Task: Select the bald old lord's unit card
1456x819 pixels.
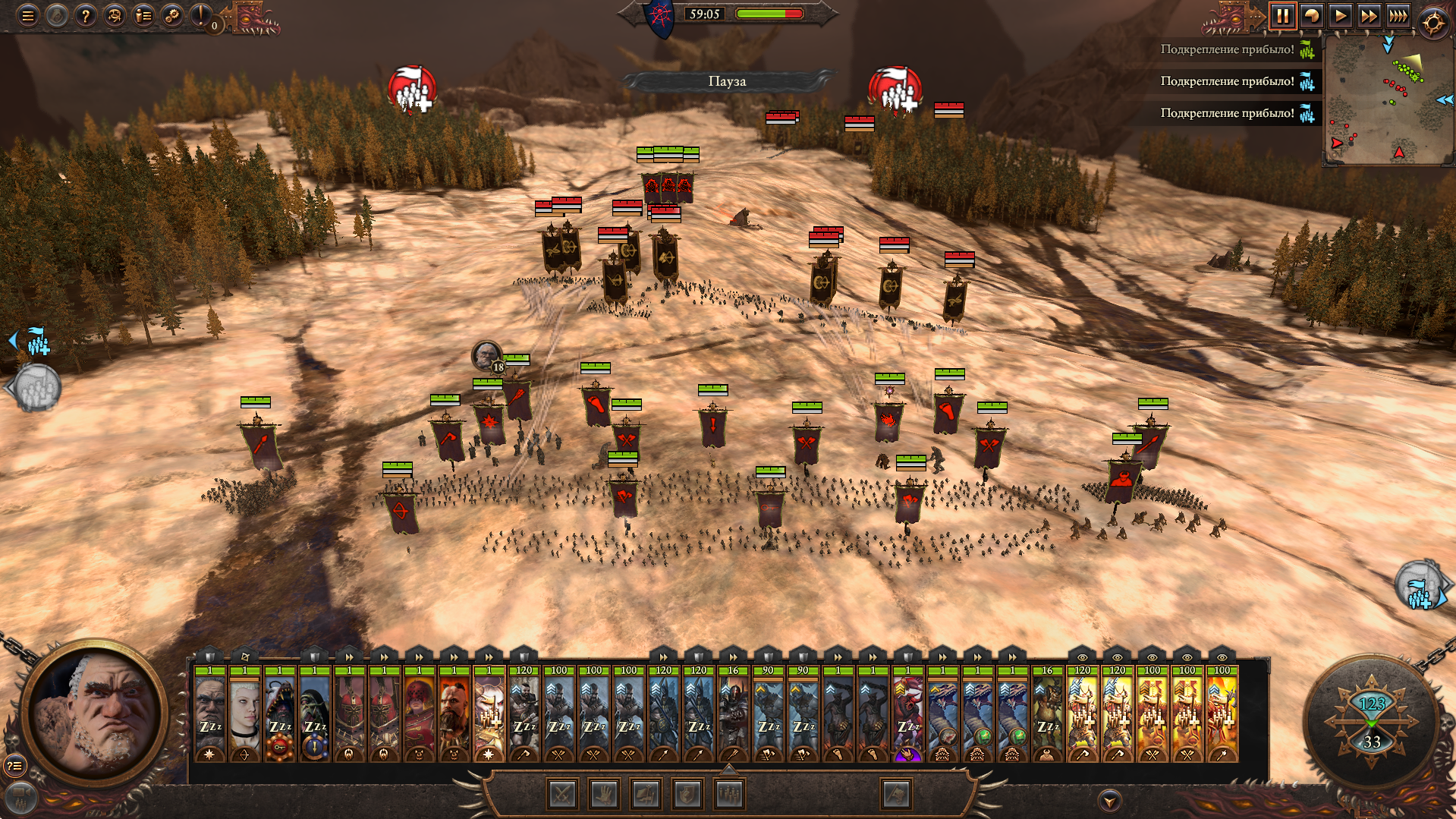Action: click(x=210, y=713)
